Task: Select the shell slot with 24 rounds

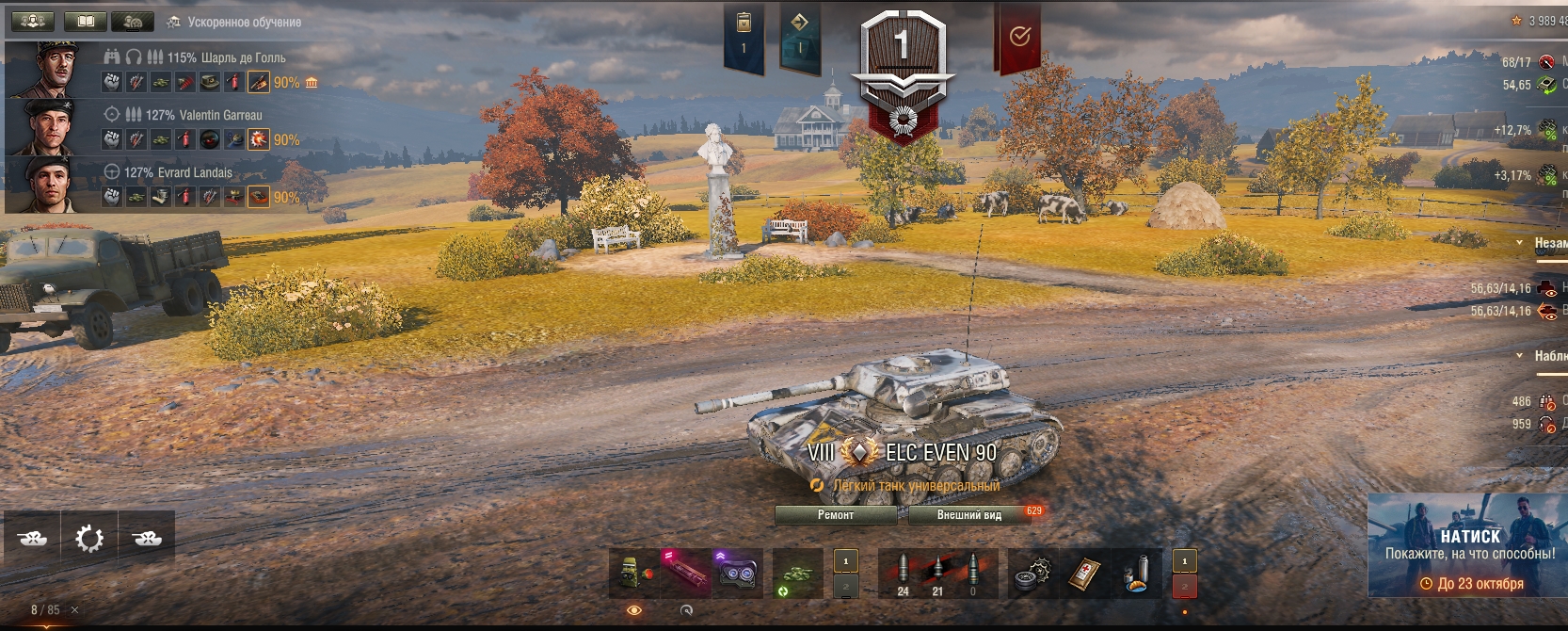Action: tap(904, 574)
